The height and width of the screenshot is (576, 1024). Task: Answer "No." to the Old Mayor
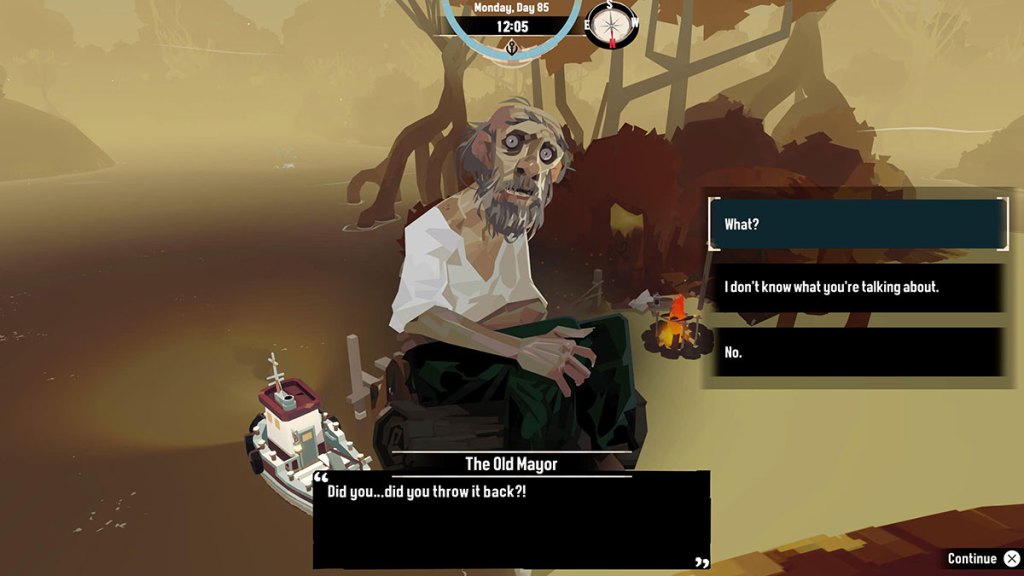tap(856, 352)
